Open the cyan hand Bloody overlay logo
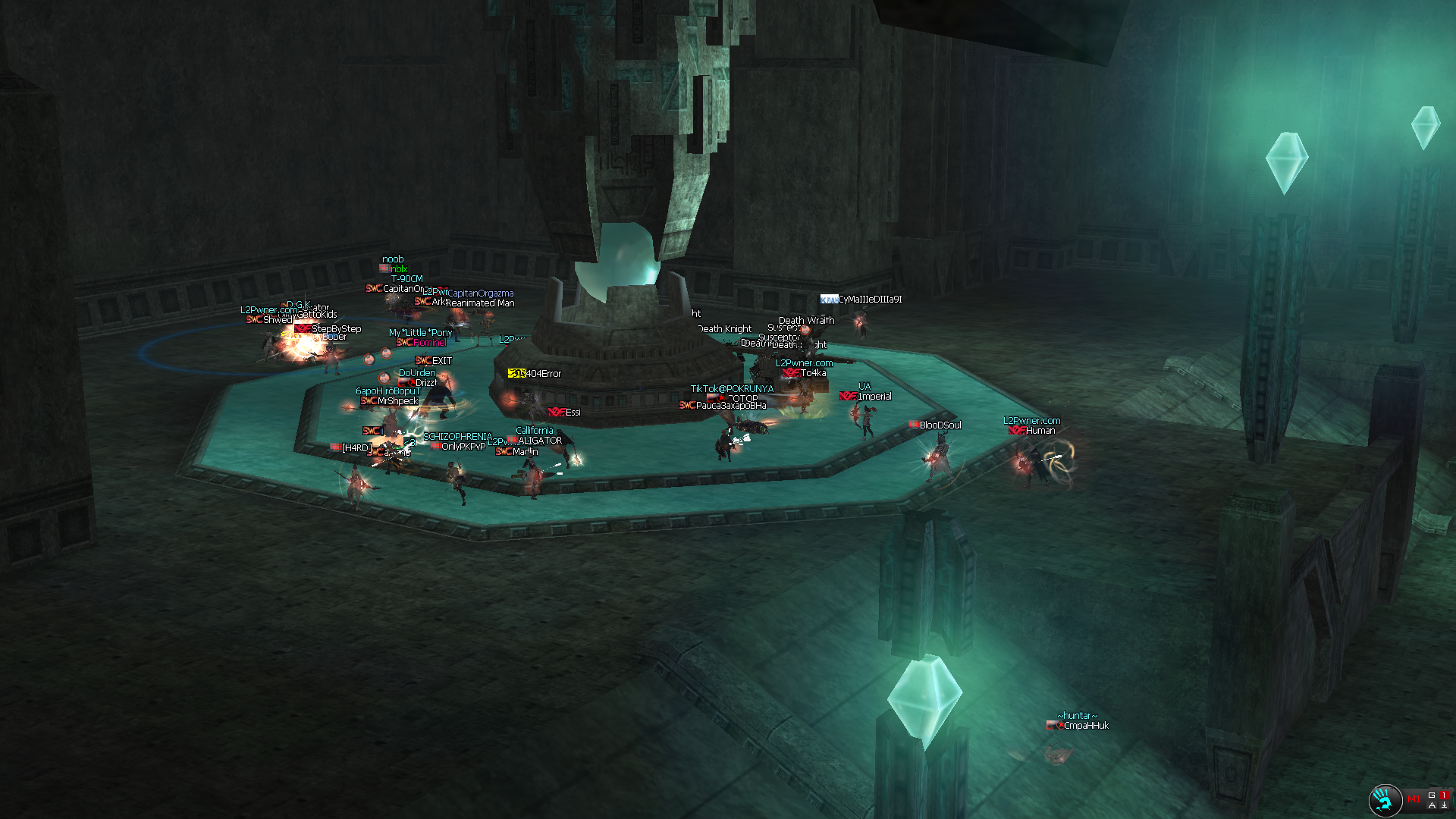Viewport: 1456px width, 819px height. [1384, 800]
